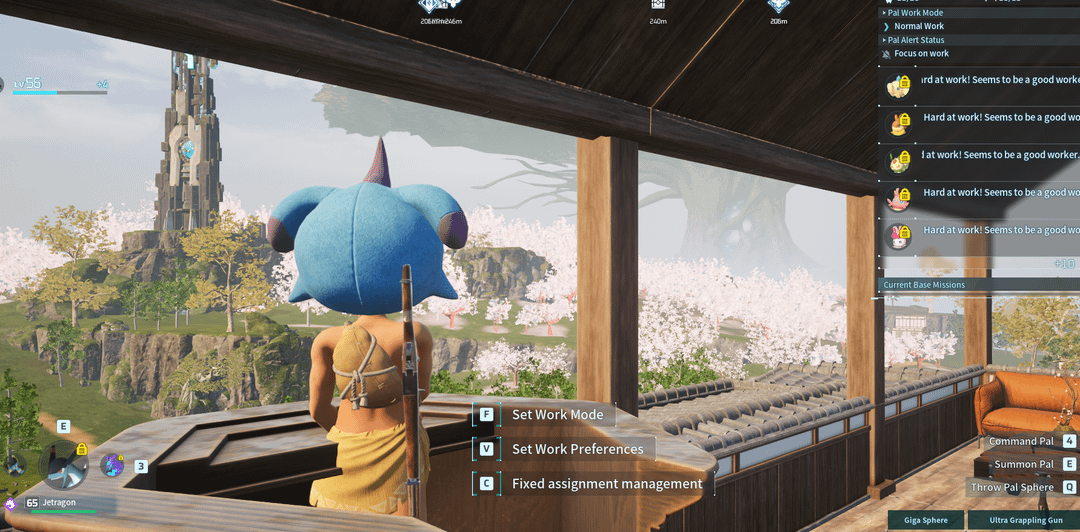The width and height of the screenshot is (1080, 532).
Task: Open the Current Base Missions section
Action: (924, 285)
